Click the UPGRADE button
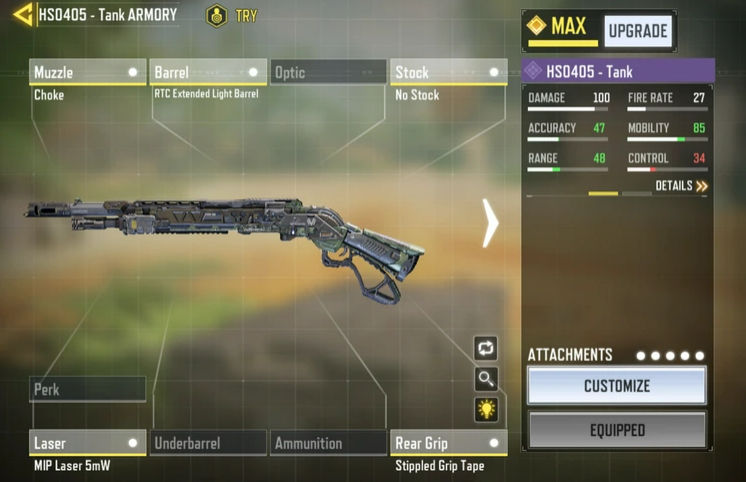The image size is (746, 482). coord(638,31)
